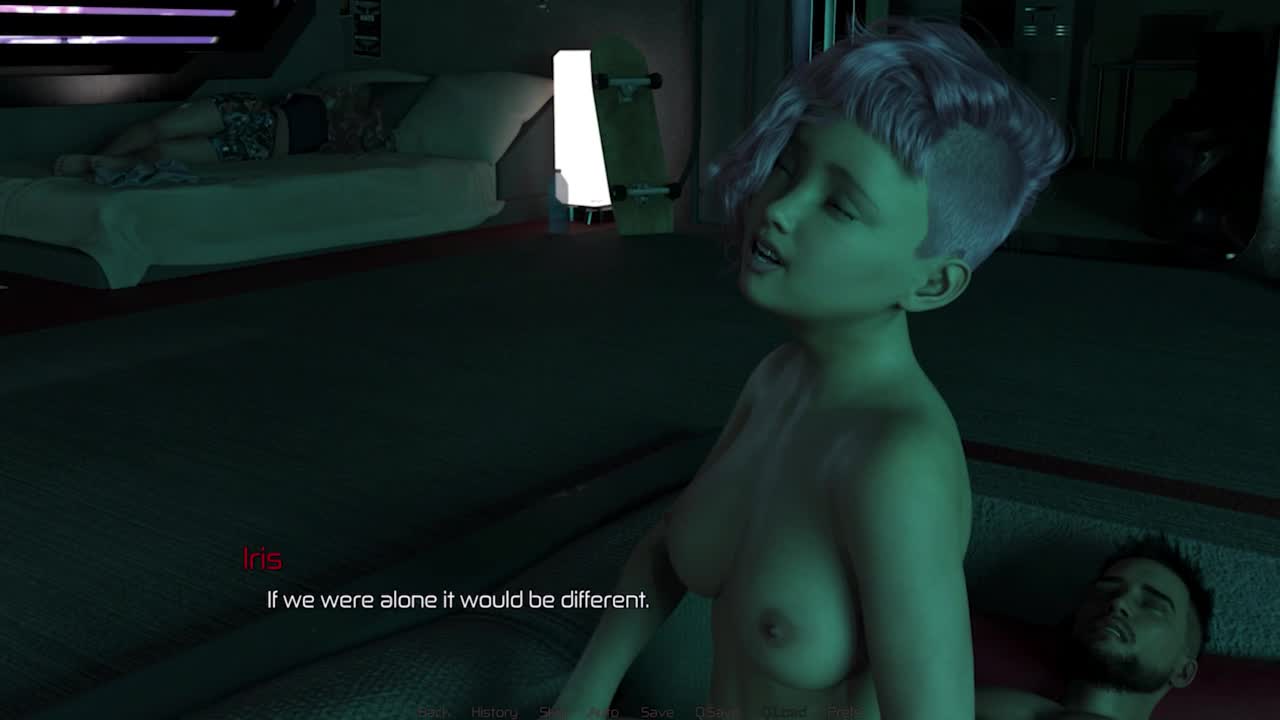Quick load with Q.Load
The width and height of the screenshot is (1280, 720).
784,712
